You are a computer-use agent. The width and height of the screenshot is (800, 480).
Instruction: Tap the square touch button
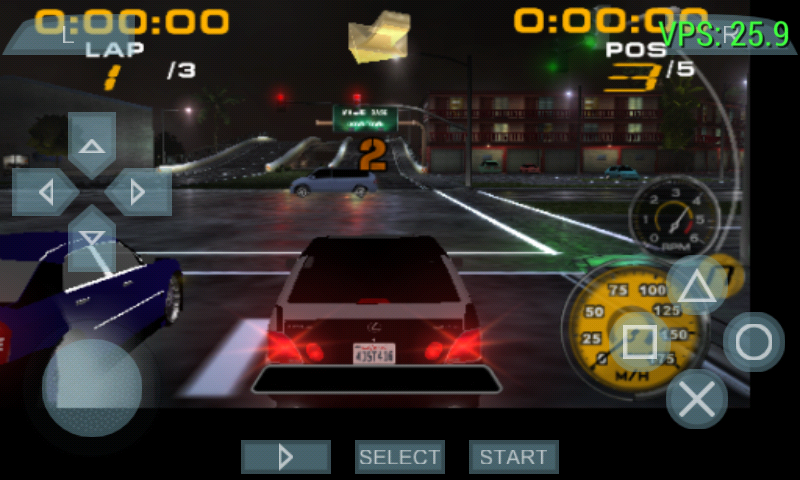(640, 342)
